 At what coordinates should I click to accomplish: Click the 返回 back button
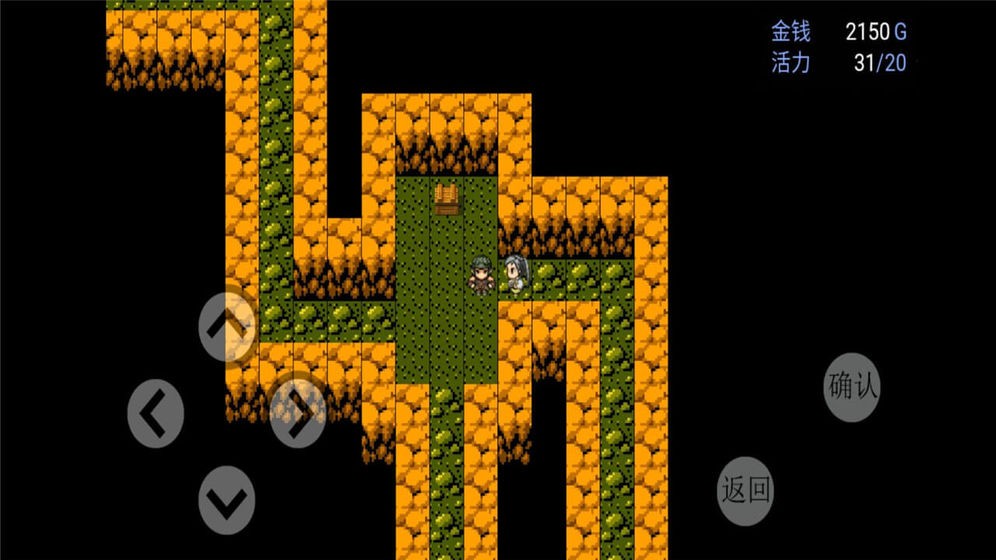point(746,490)
